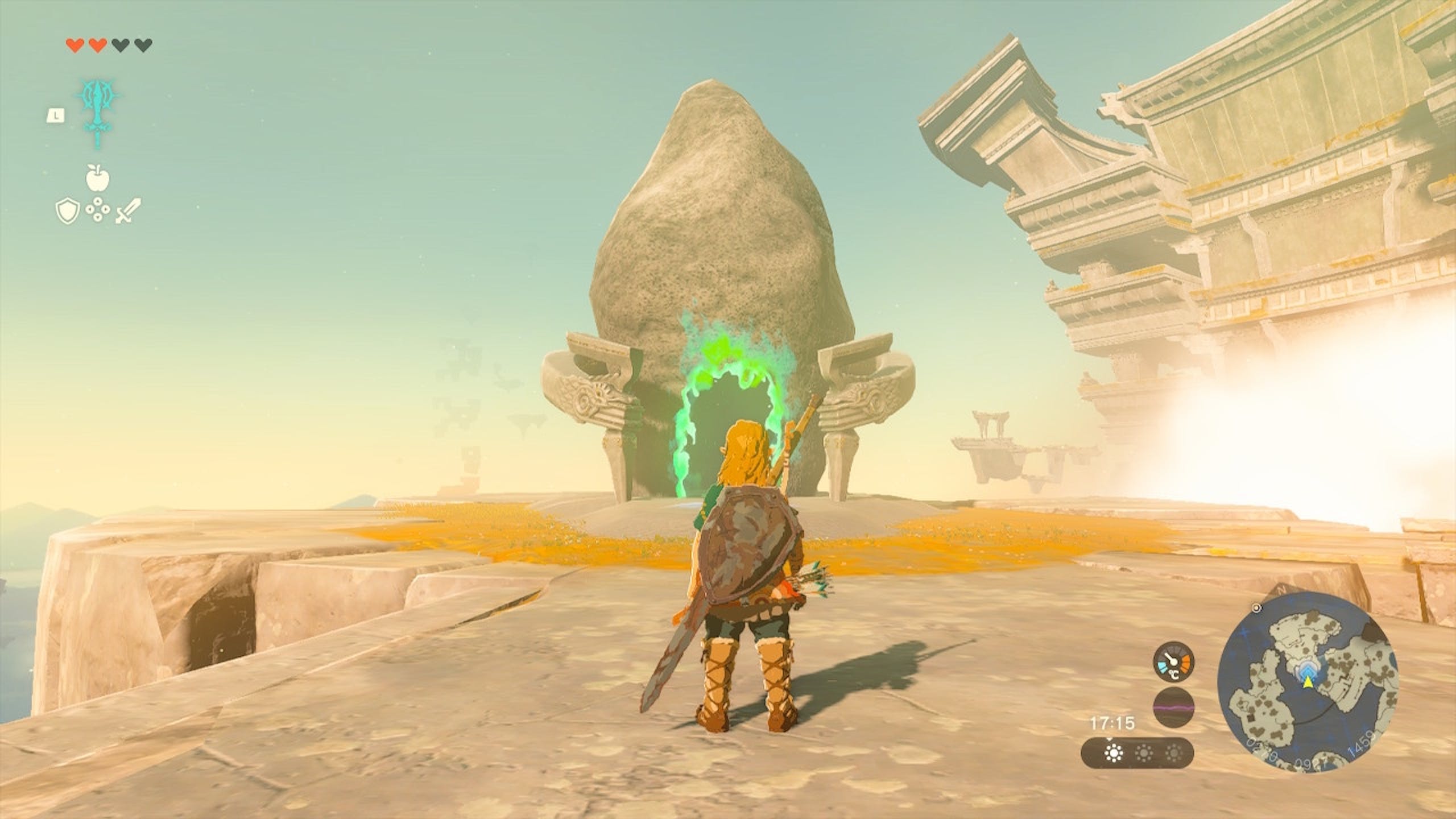Select the weather forecast bar
The height and width of the screenshot is (819, 1456).
point(1137,754)
